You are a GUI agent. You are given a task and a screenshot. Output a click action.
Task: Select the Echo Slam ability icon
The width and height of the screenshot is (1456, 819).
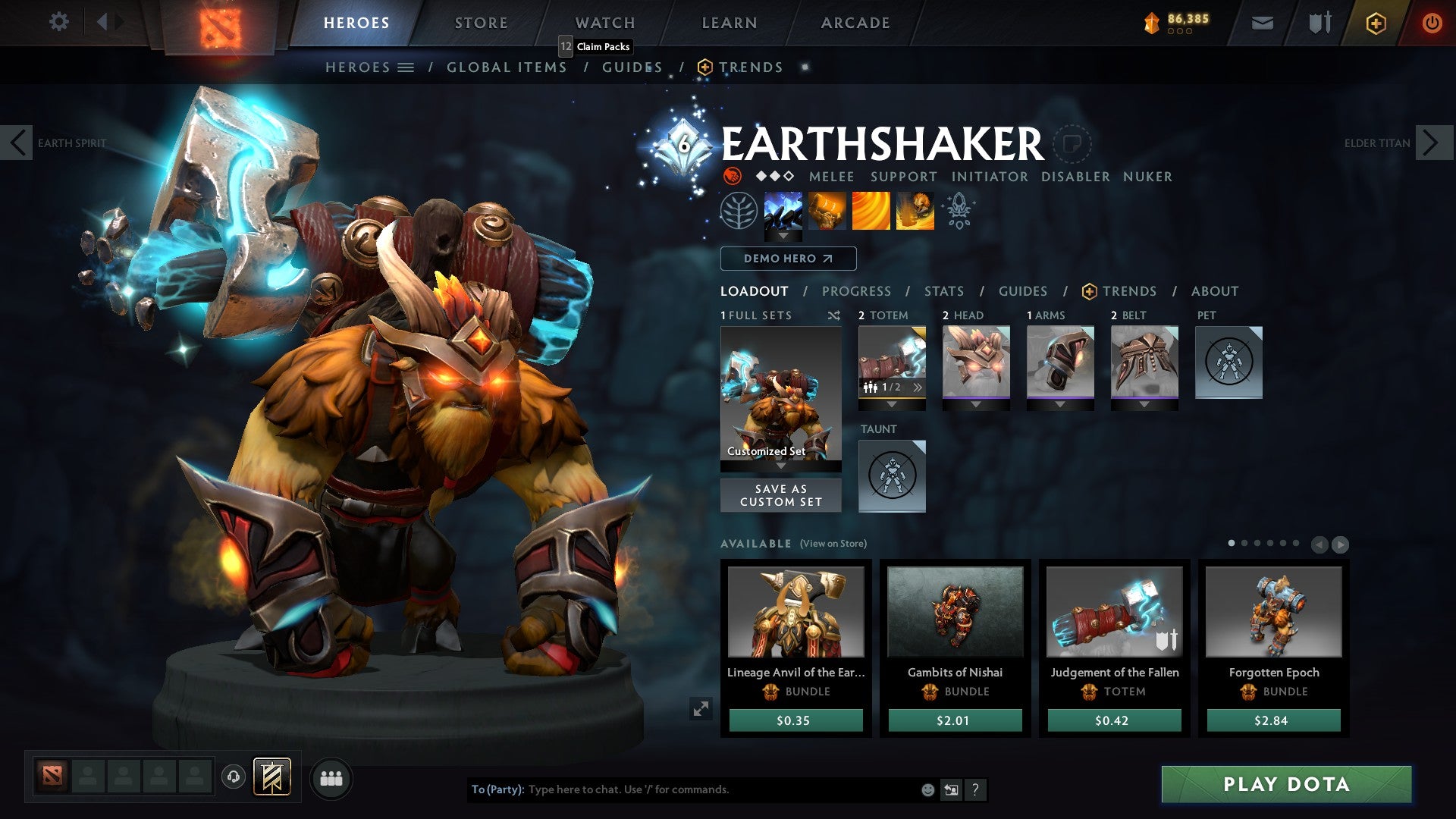coord(915,213)
